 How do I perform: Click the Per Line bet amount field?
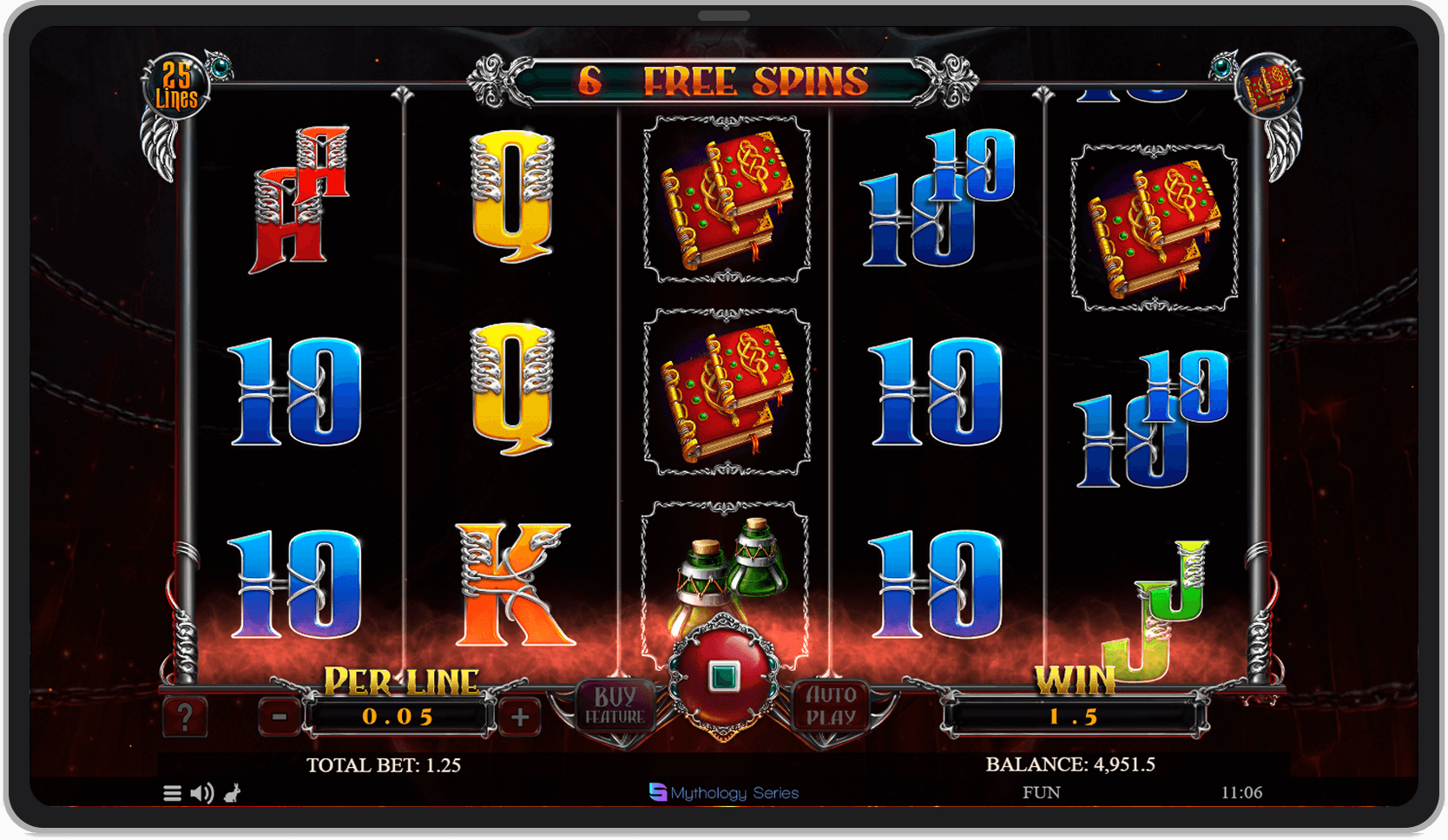point(399,717)
